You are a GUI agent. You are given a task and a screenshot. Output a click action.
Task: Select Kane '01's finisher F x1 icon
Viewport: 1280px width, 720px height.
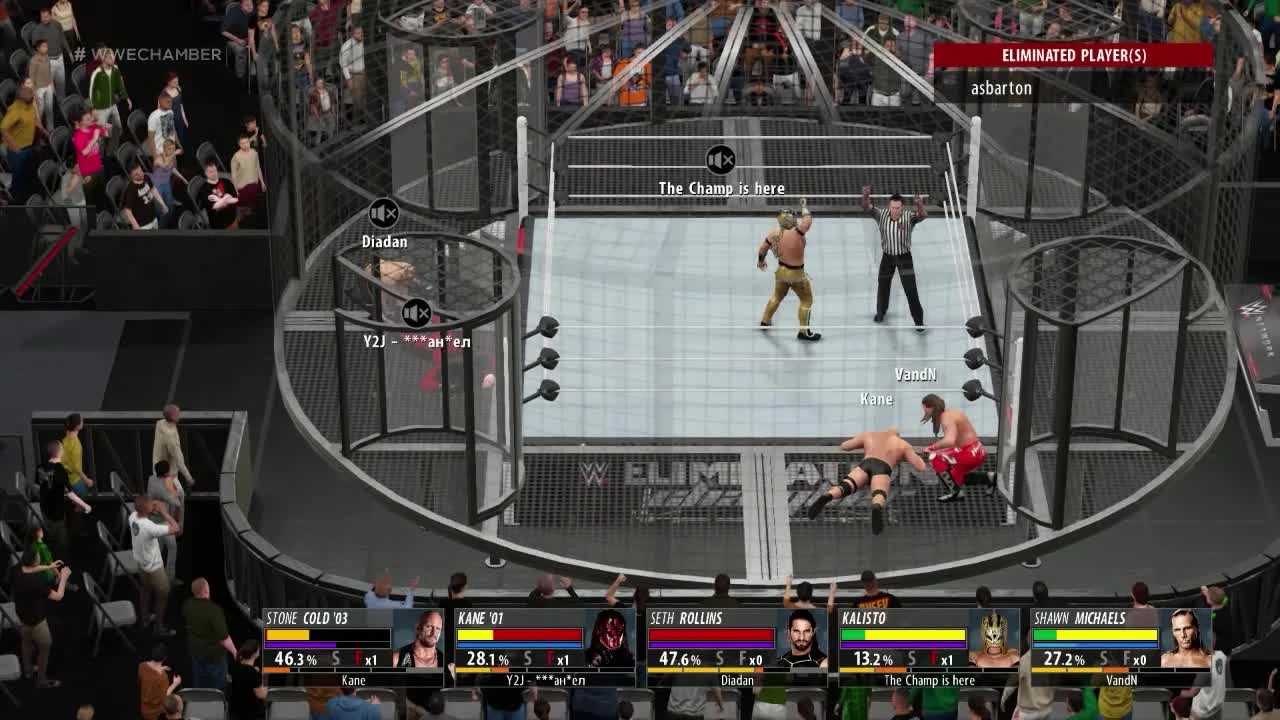[x=549, y=659]
